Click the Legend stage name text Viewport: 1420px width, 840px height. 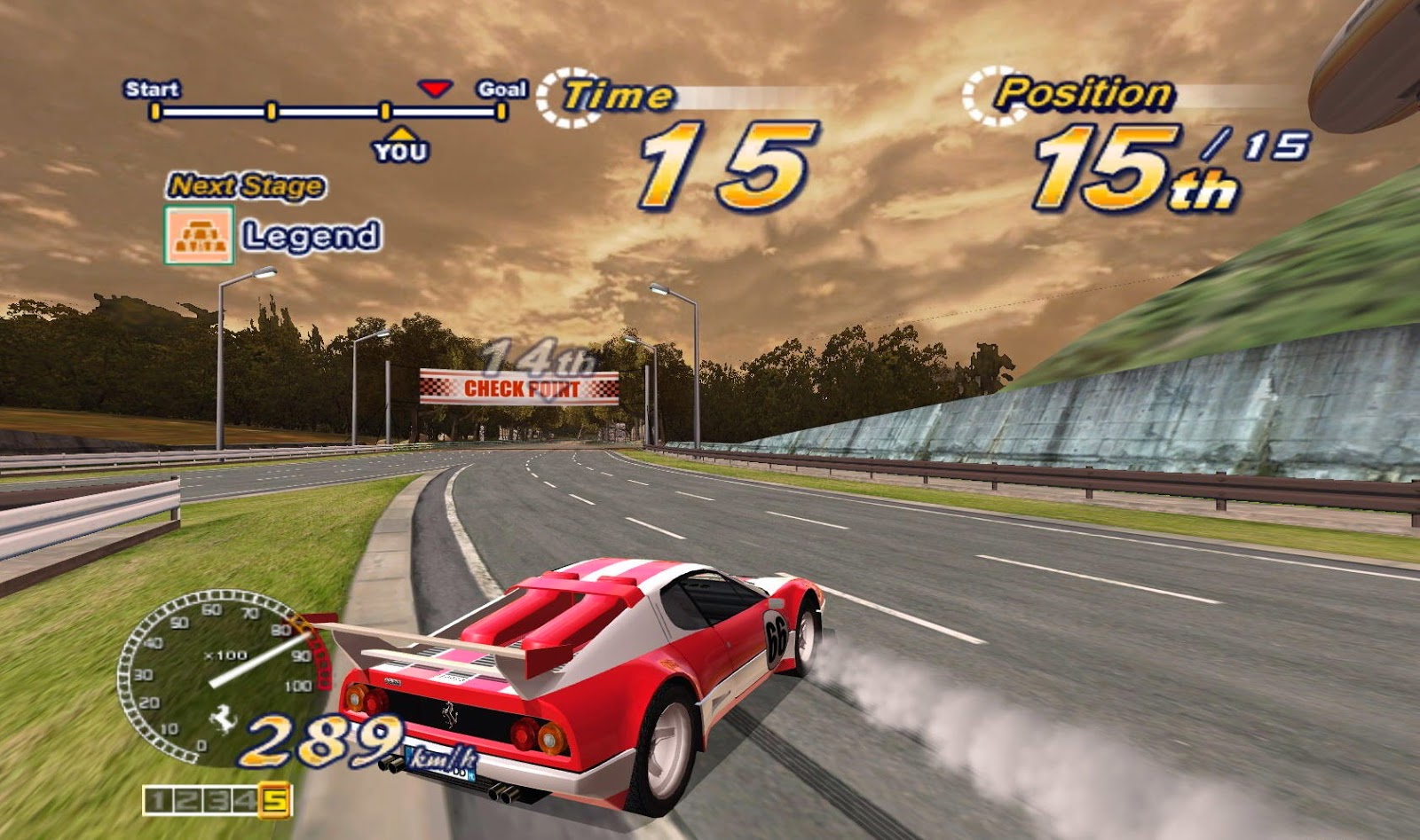pyautogui.click(x=312, y=235)
